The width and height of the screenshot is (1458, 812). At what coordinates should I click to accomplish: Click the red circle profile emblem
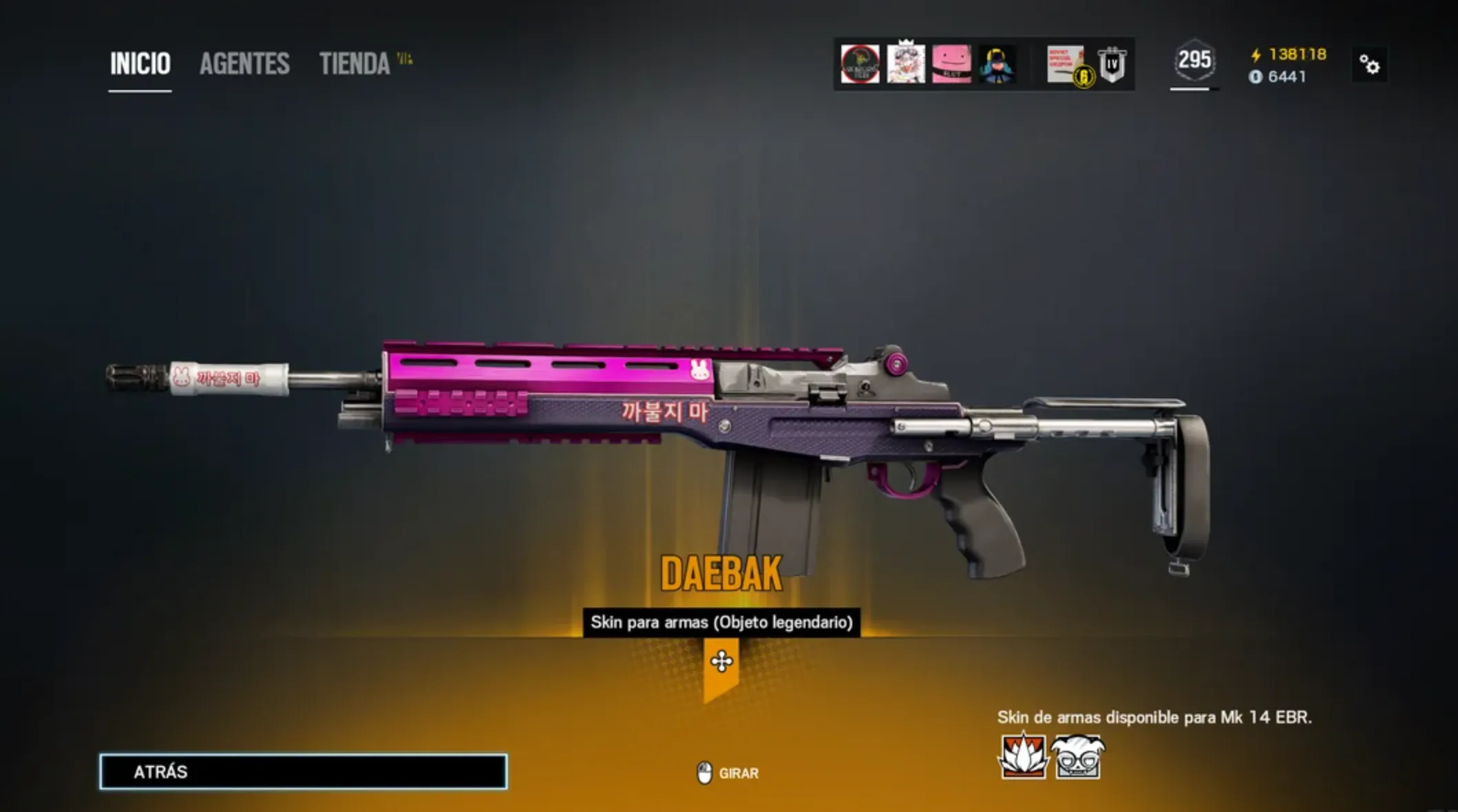point(858,65)
